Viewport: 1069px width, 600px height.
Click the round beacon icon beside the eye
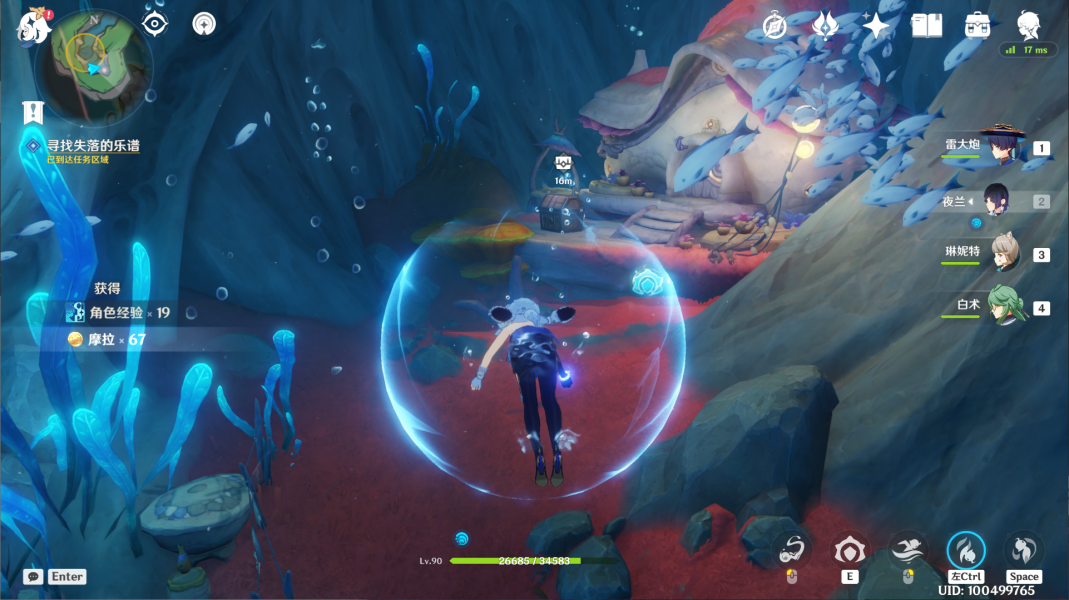(x=204, y=24)
